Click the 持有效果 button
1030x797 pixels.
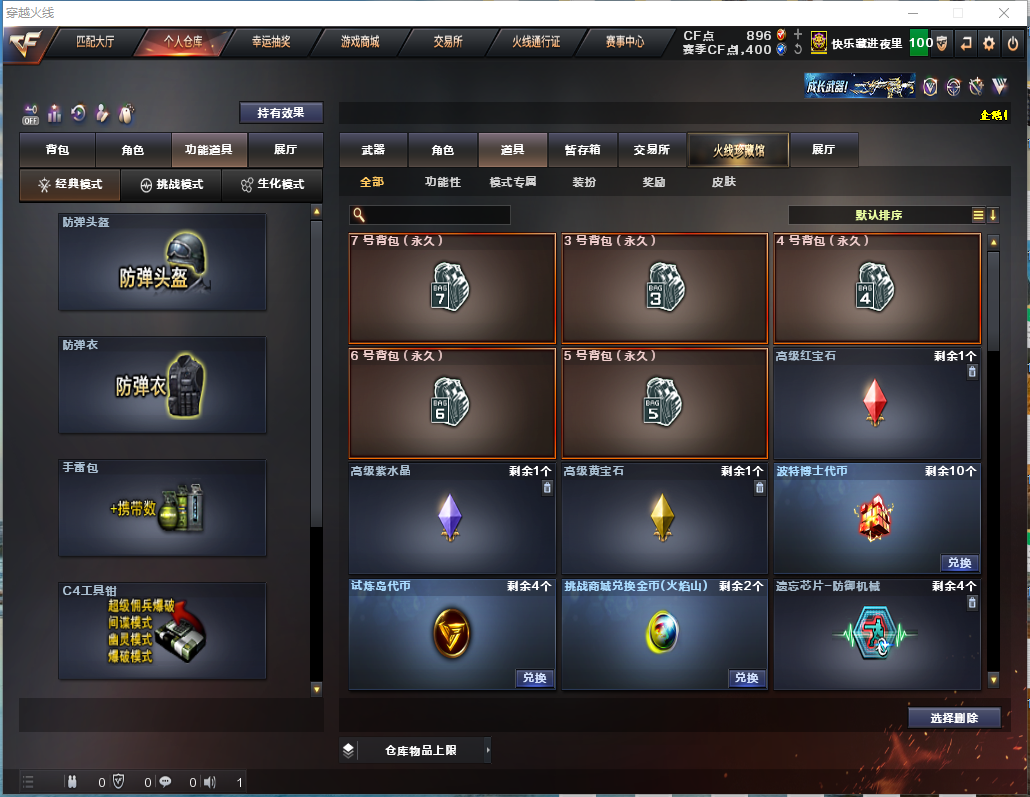[x=281, y=113]
